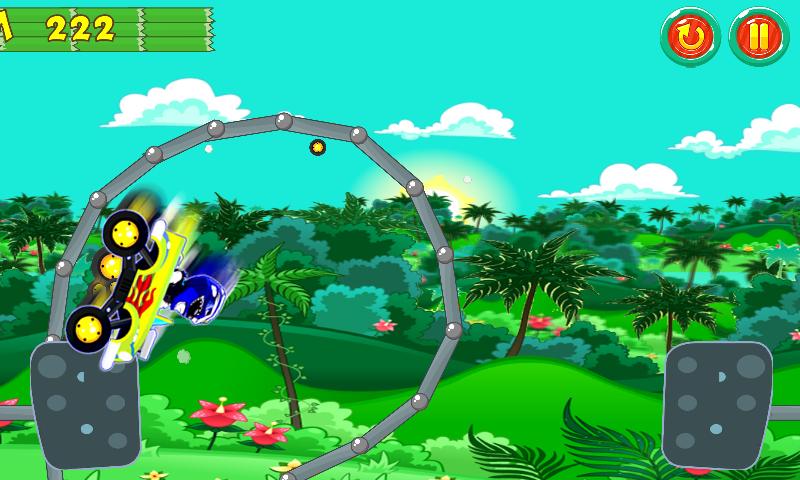Tap the left brake pedal
This screenshot has width=800, height=480.
85,404
